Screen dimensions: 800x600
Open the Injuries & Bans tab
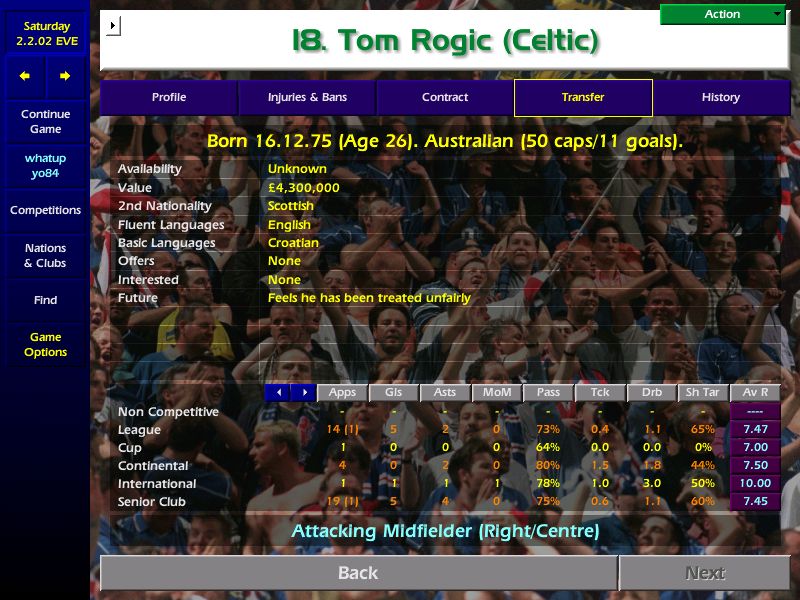pyautogui.click(x=307, y=98)
